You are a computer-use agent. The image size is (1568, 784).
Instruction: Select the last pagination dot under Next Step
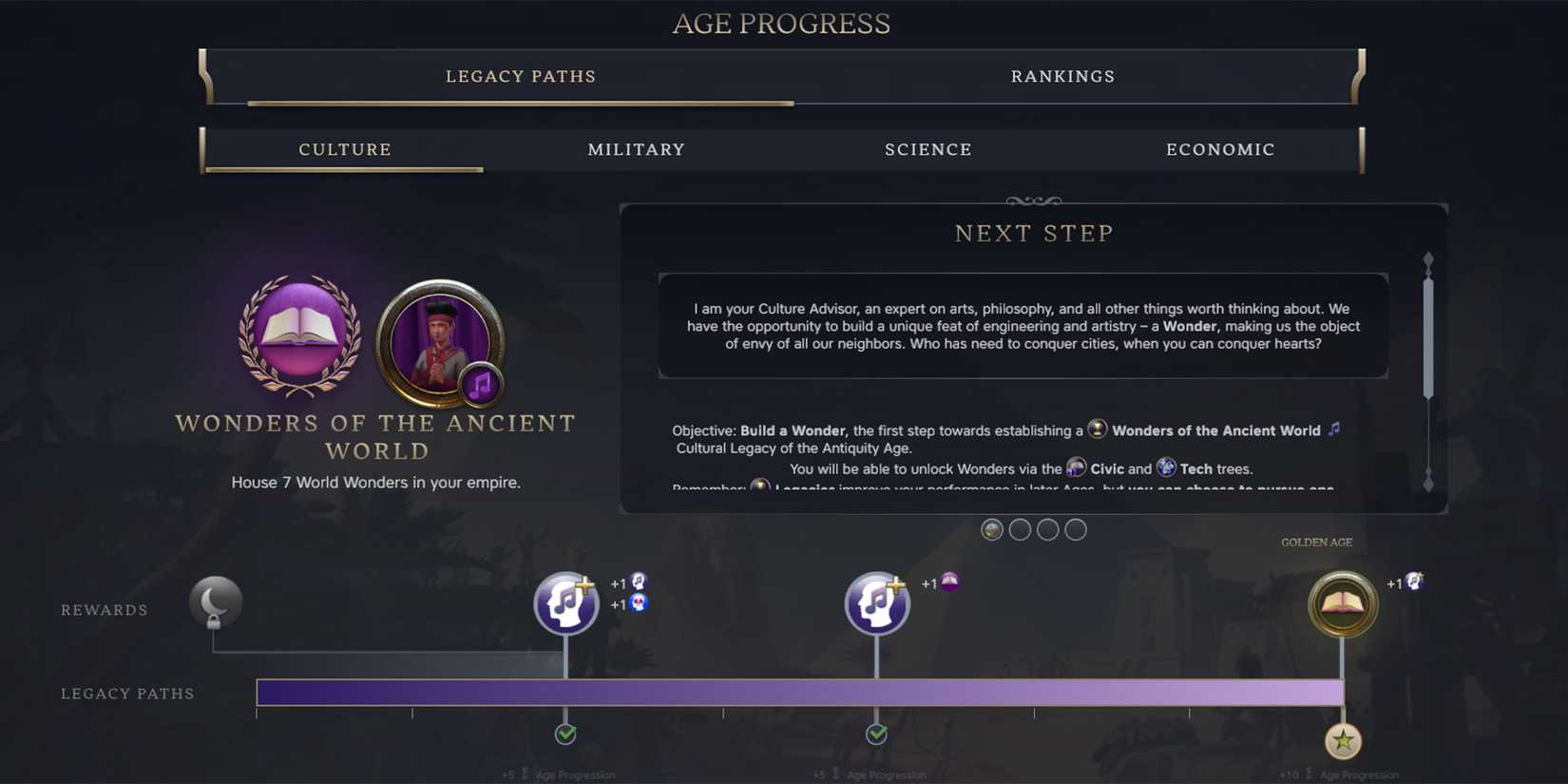1076,529
